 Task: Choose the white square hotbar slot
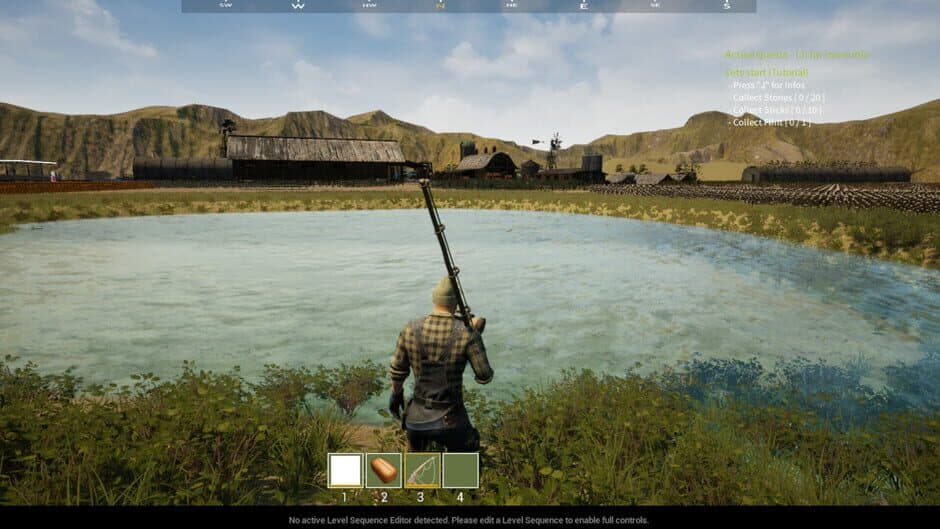coord(345,470)
